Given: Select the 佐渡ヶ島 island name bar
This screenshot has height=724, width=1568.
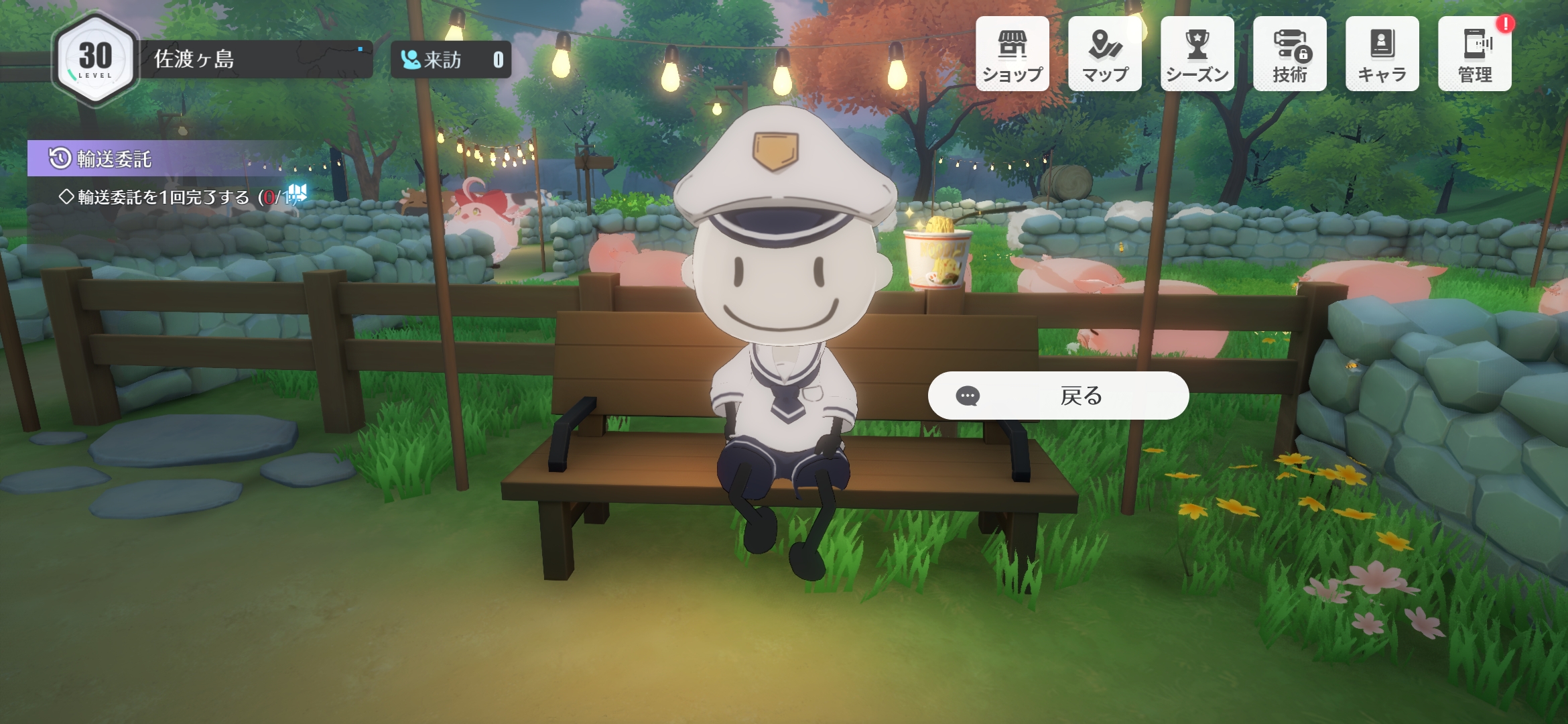Looking at the screenshot, I should 255,59.
